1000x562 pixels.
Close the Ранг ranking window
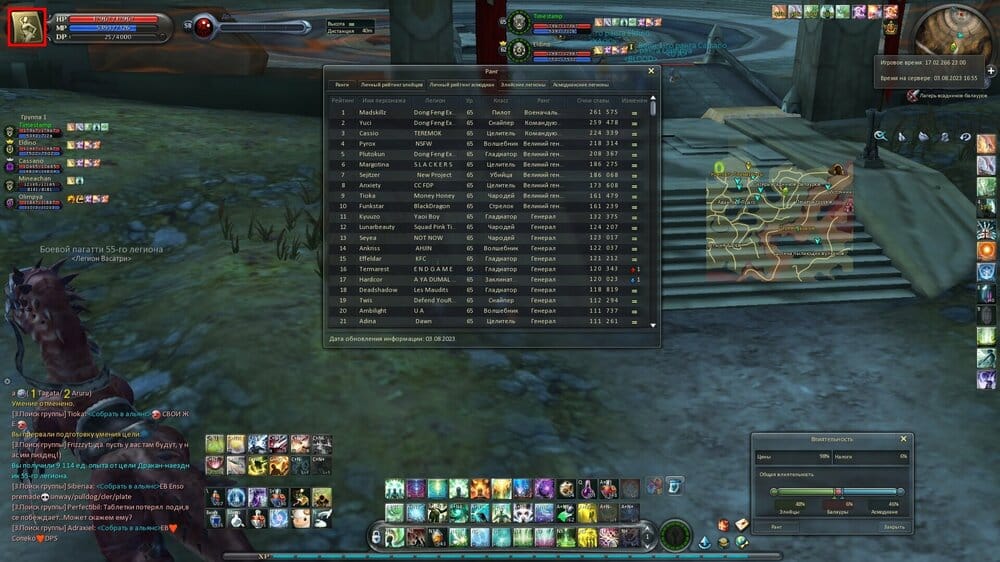pos(651,71)
